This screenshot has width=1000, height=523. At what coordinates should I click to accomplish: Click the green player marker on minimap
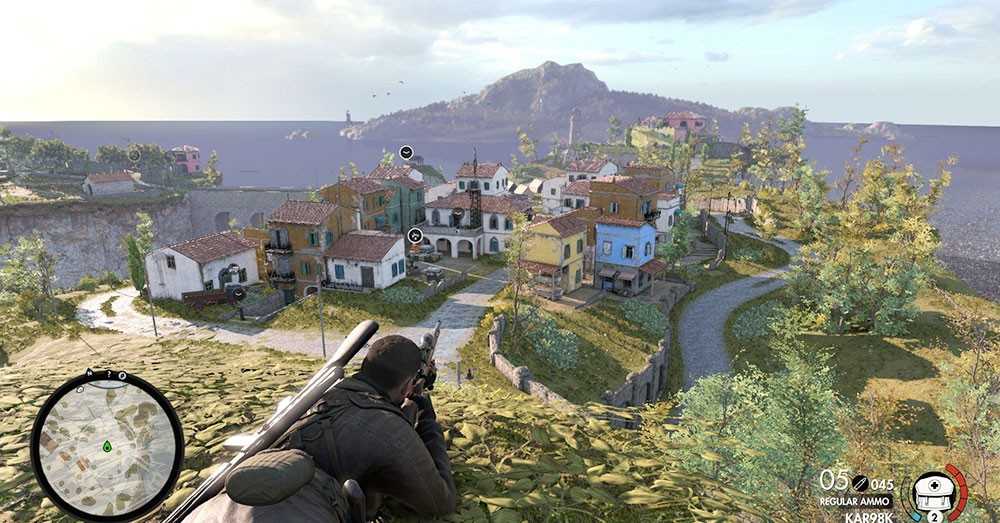[107, 446]
